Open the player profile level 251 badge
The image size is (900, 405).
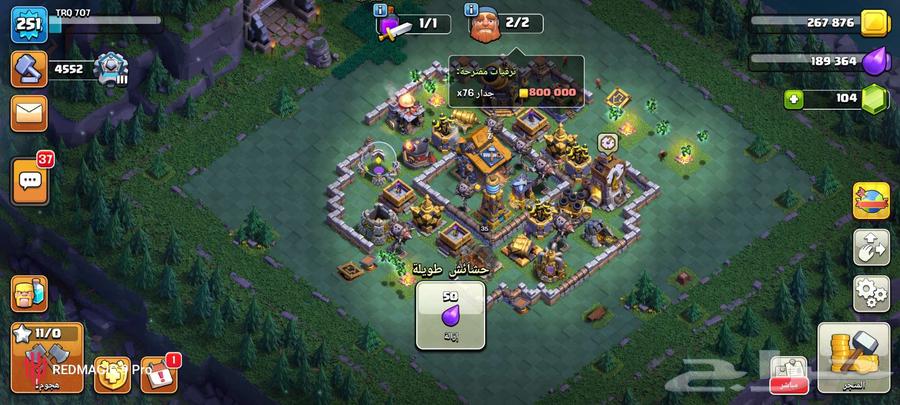click(30, 24)
